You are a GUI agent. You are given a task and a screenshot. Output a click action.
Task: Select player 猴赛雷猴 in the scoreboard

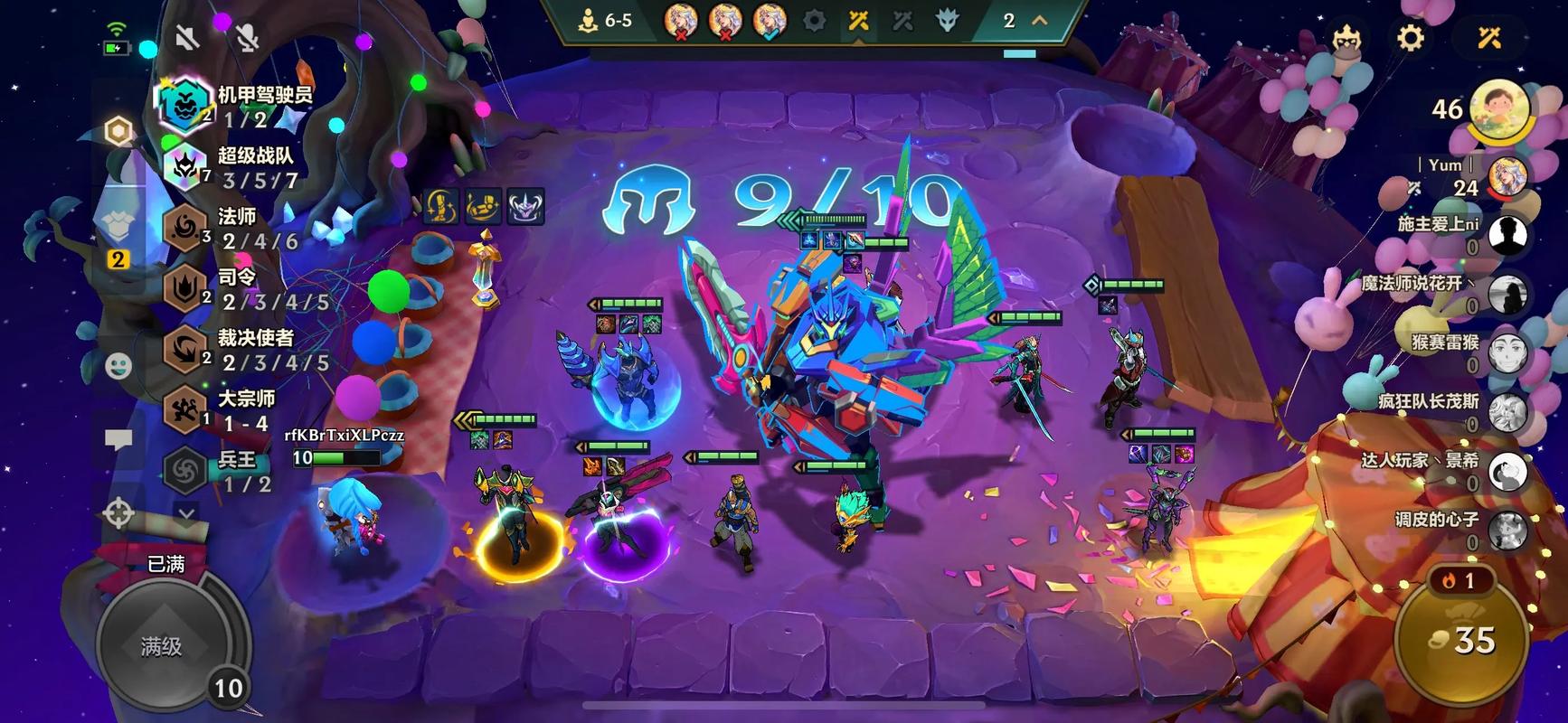click(x=1507, y=352)
